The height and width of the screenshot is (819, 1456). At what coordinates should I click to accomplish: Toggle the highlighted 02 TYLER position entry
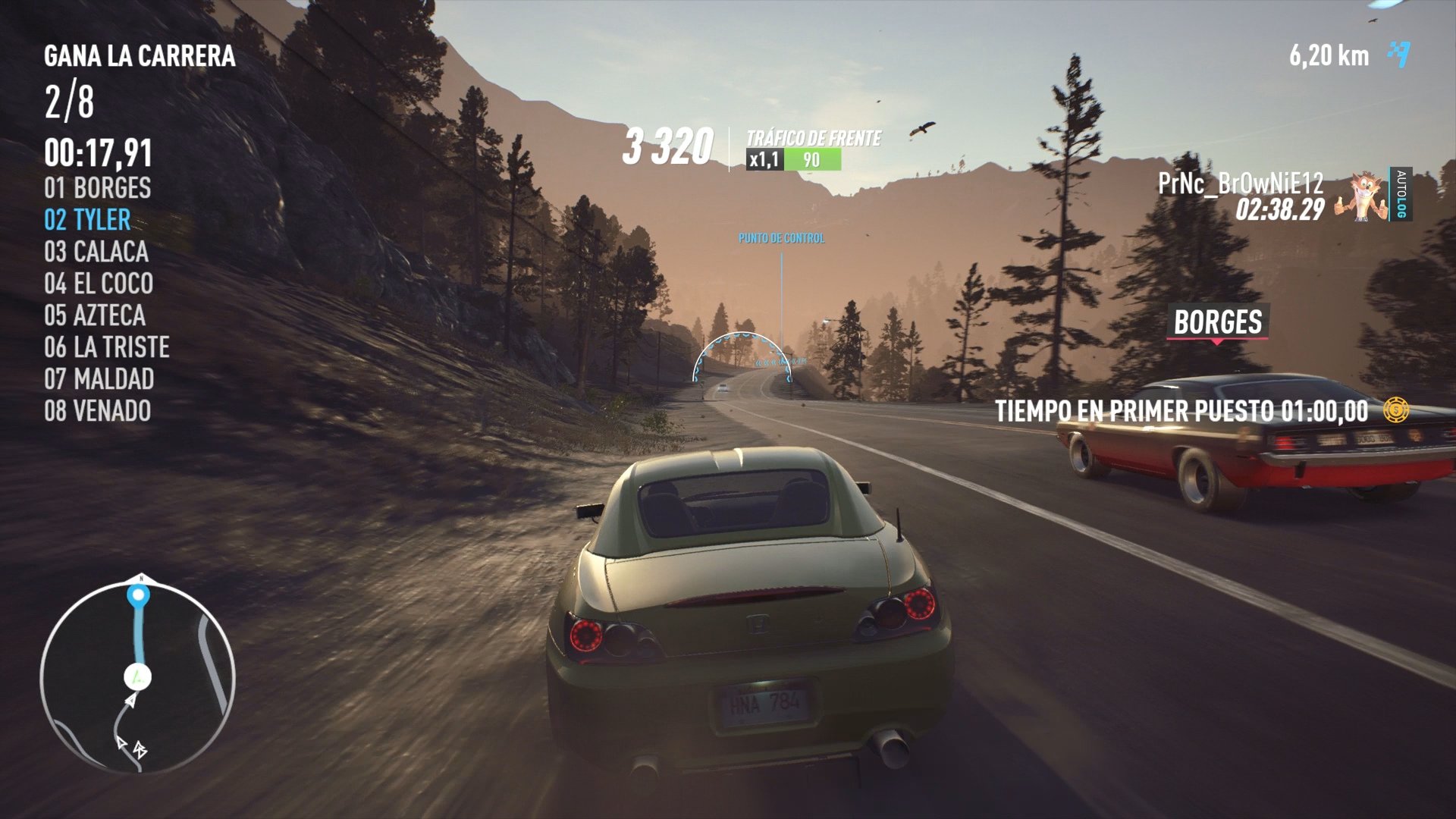pos(89,221)
